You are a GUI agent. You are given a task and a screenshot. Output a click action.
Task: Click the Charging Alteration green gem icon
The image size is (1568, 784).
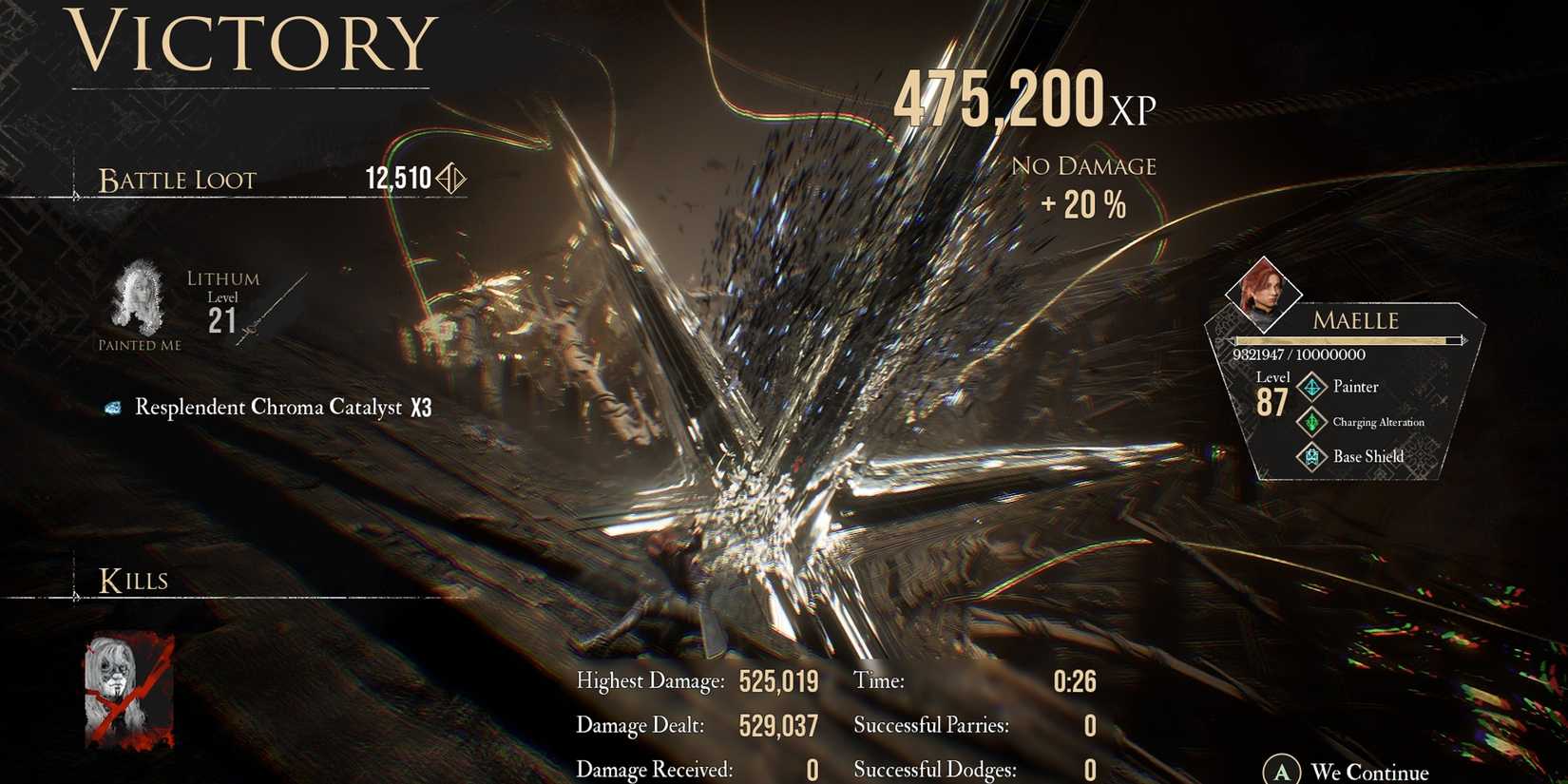coord(1311,421)
